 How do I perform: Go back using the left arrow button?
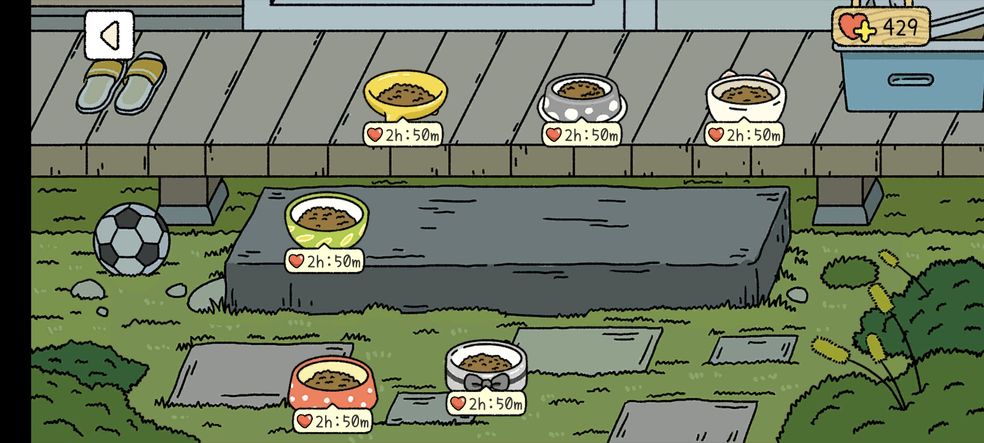108,36
